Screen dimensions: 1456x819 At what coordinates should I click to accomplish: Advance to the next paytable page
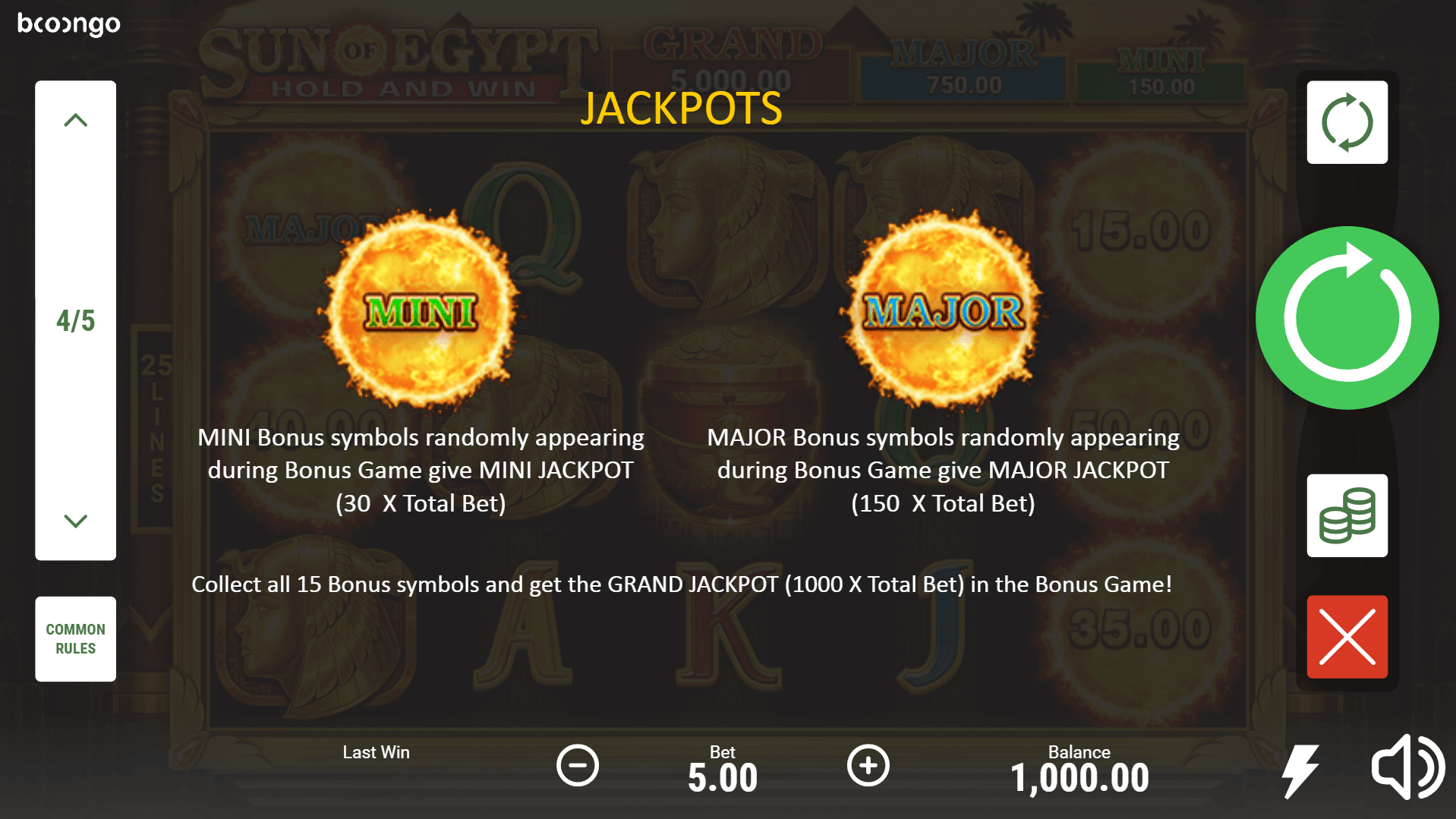pos(75,521)
